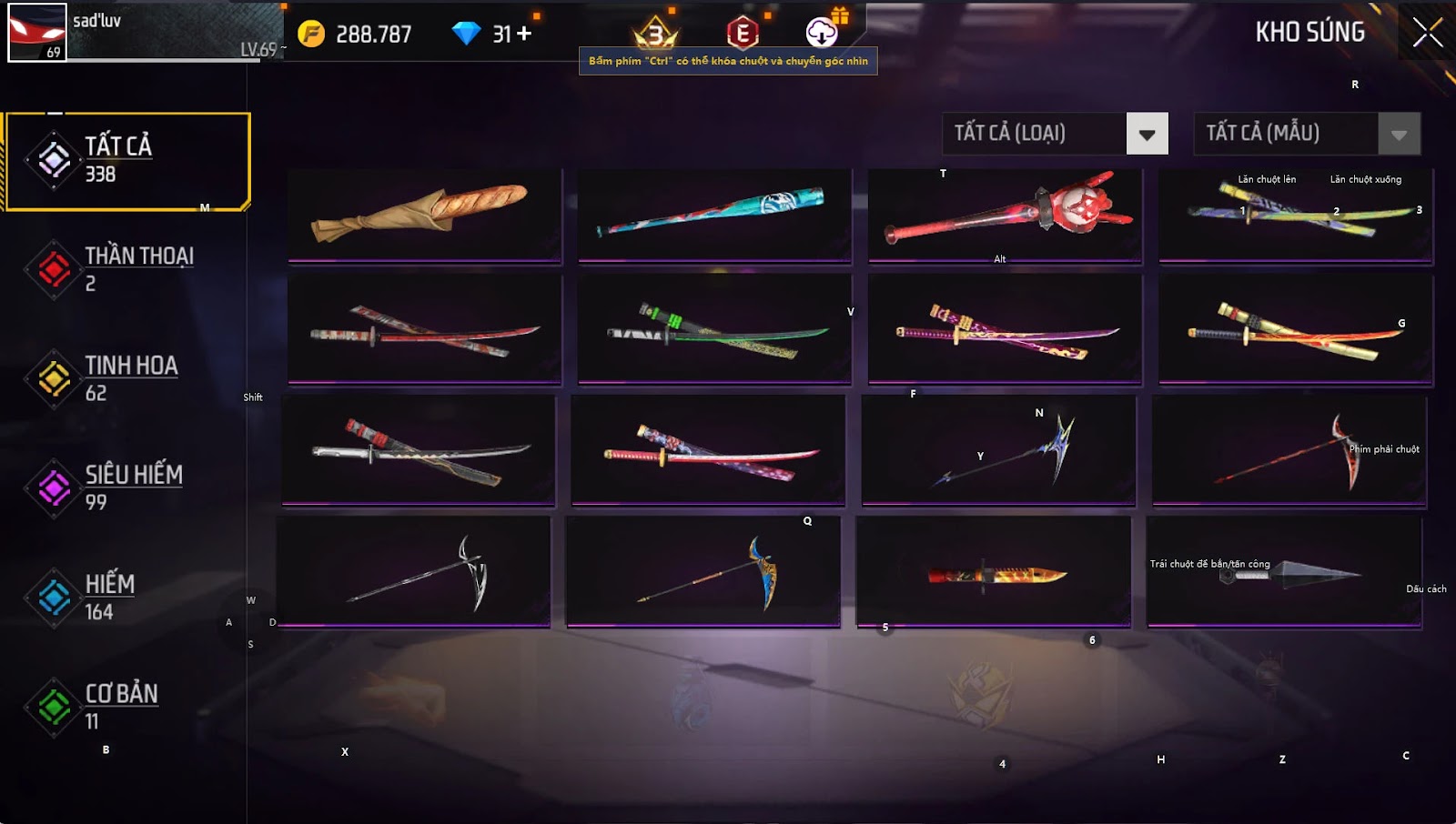Image resolution: width=1456 pixels, height=824 pixels.
Task: Choose the Cơ Bản rarity category
Action: tap(127, 707)
